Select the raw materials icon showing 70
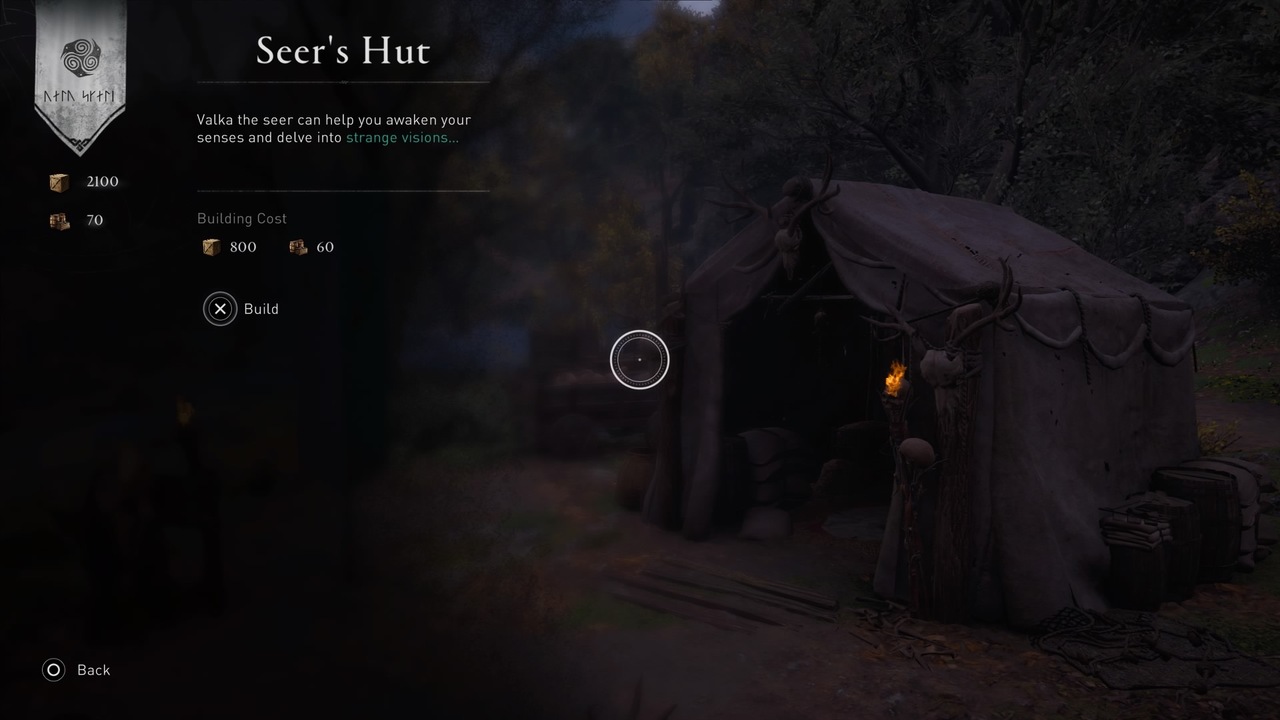The width and height of the screenshot is (1280, 720). pos(58,219)
